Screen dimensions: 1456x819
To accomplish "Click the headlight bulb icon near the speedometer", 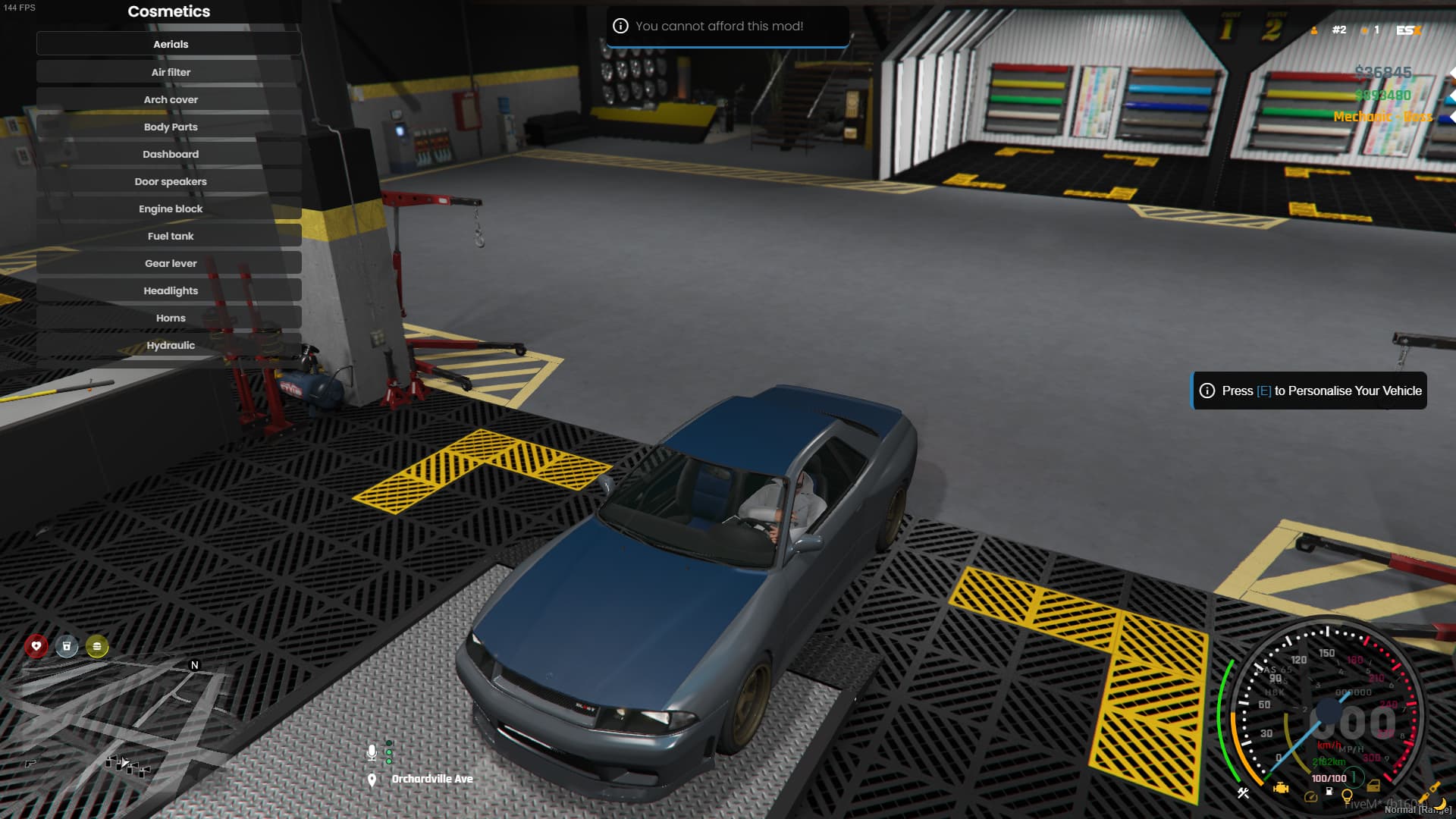I will coord(1348,795).
